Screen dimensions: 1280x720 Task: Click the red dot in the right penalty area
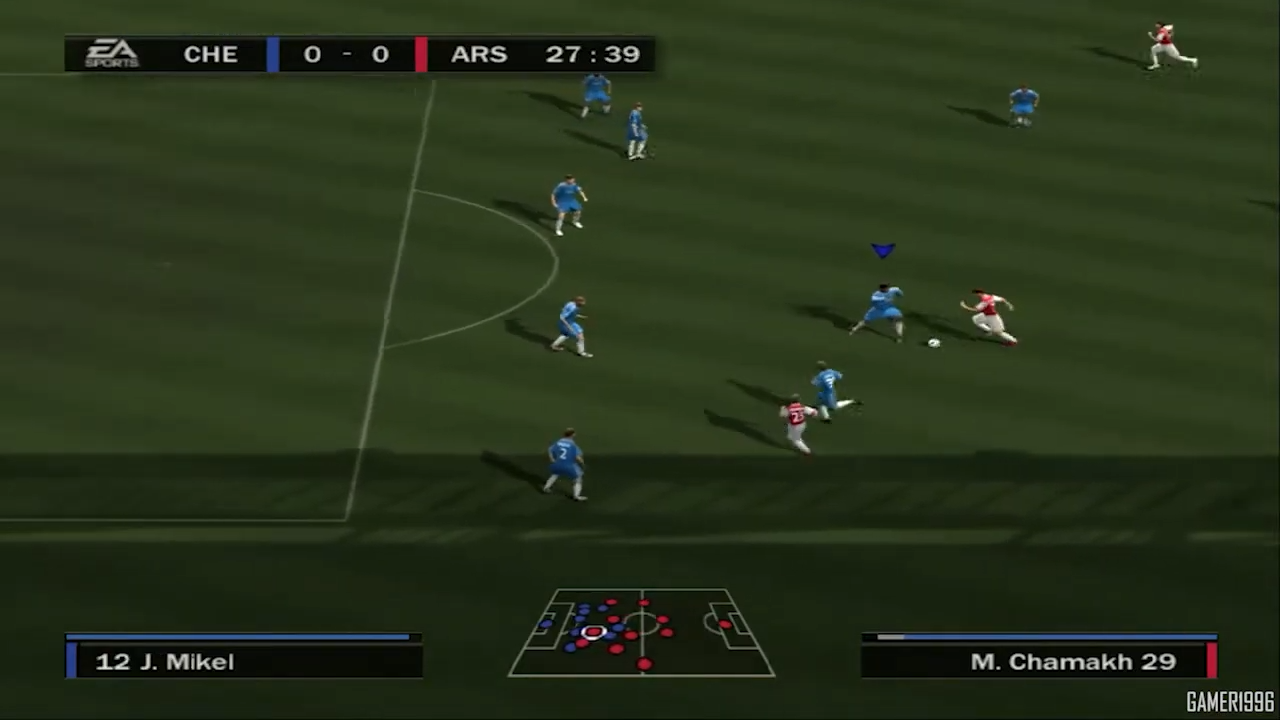point(723,625)
